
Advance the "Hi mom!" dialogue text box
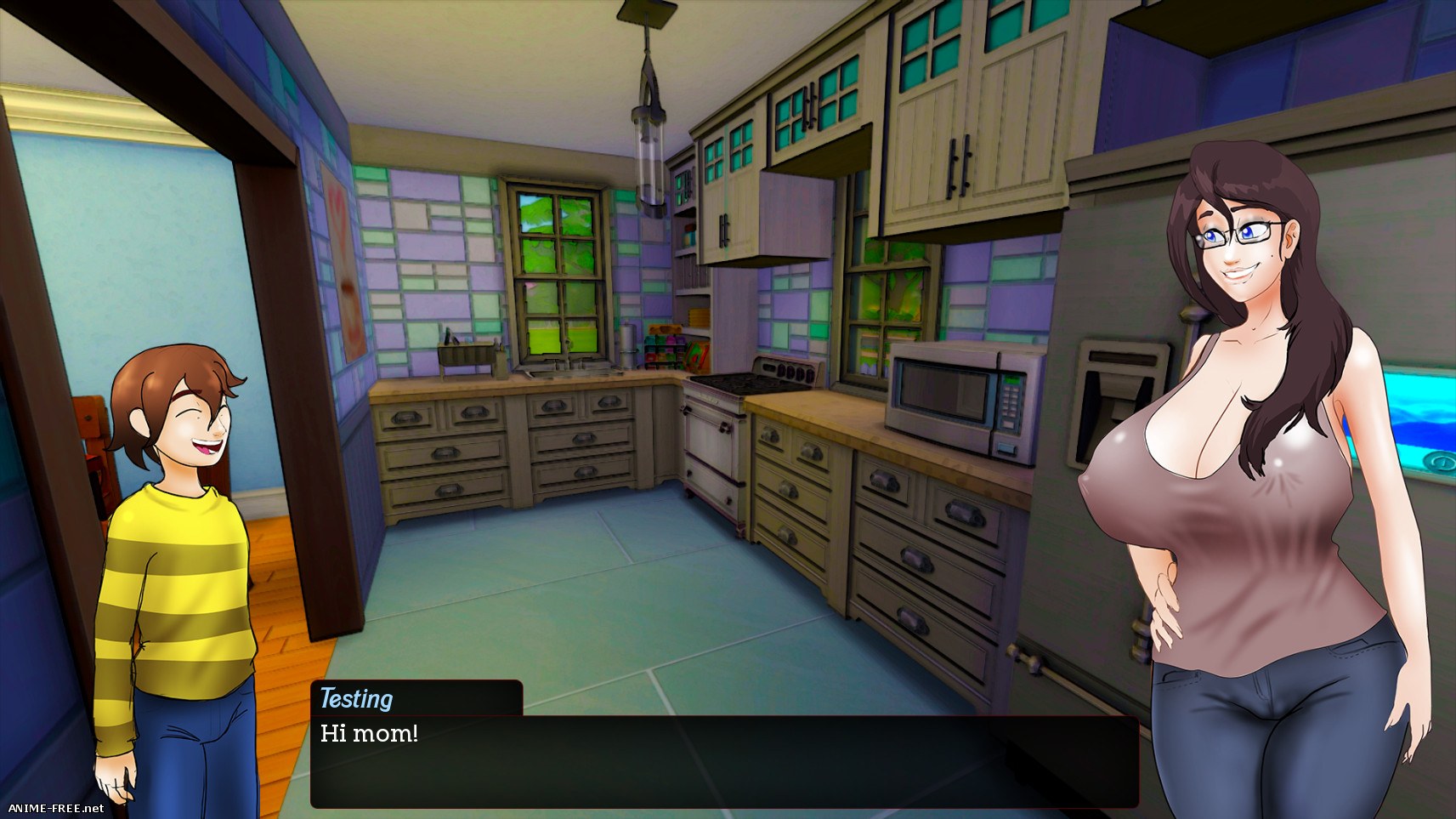(x=724, y=761)
